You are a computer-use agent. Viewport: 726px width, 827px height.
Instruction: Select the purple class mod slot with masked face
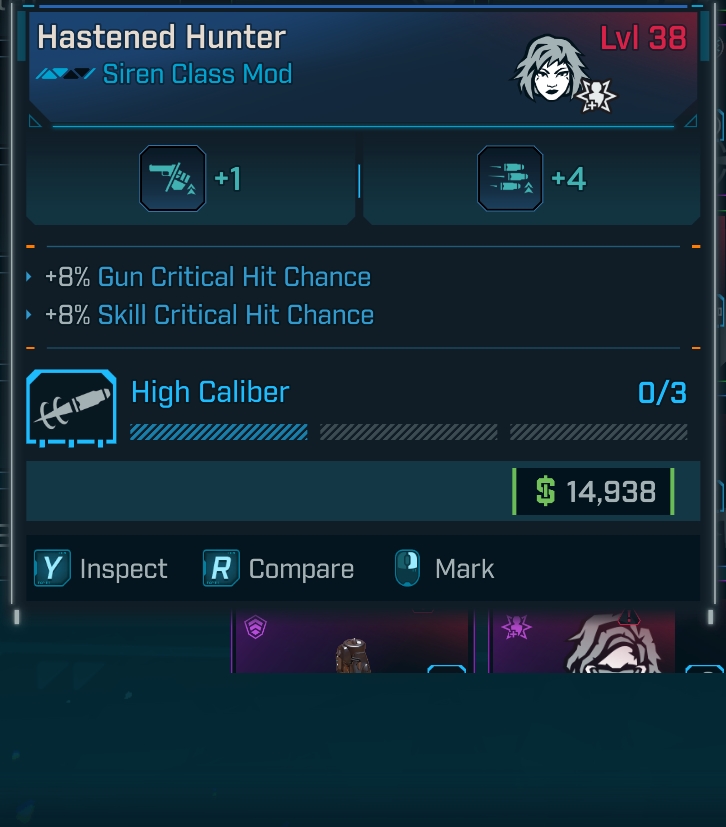584,642
